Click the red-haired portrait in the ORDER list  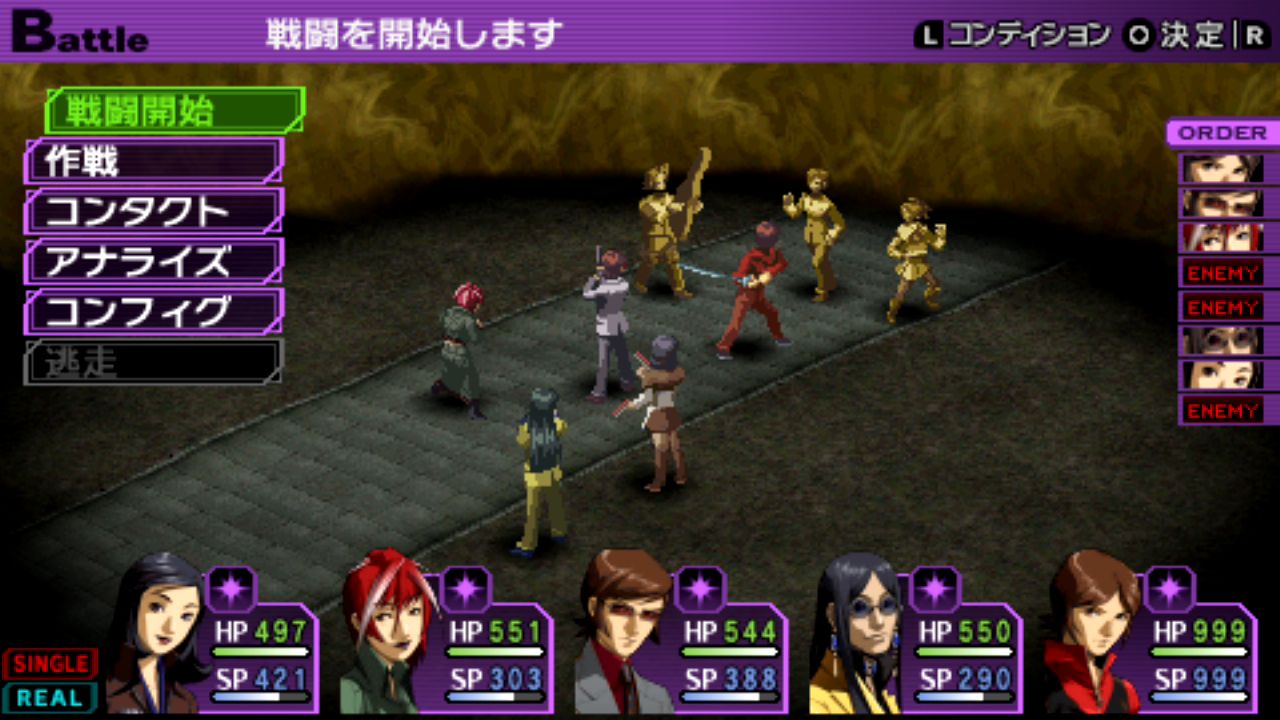tap(1220, 237)
